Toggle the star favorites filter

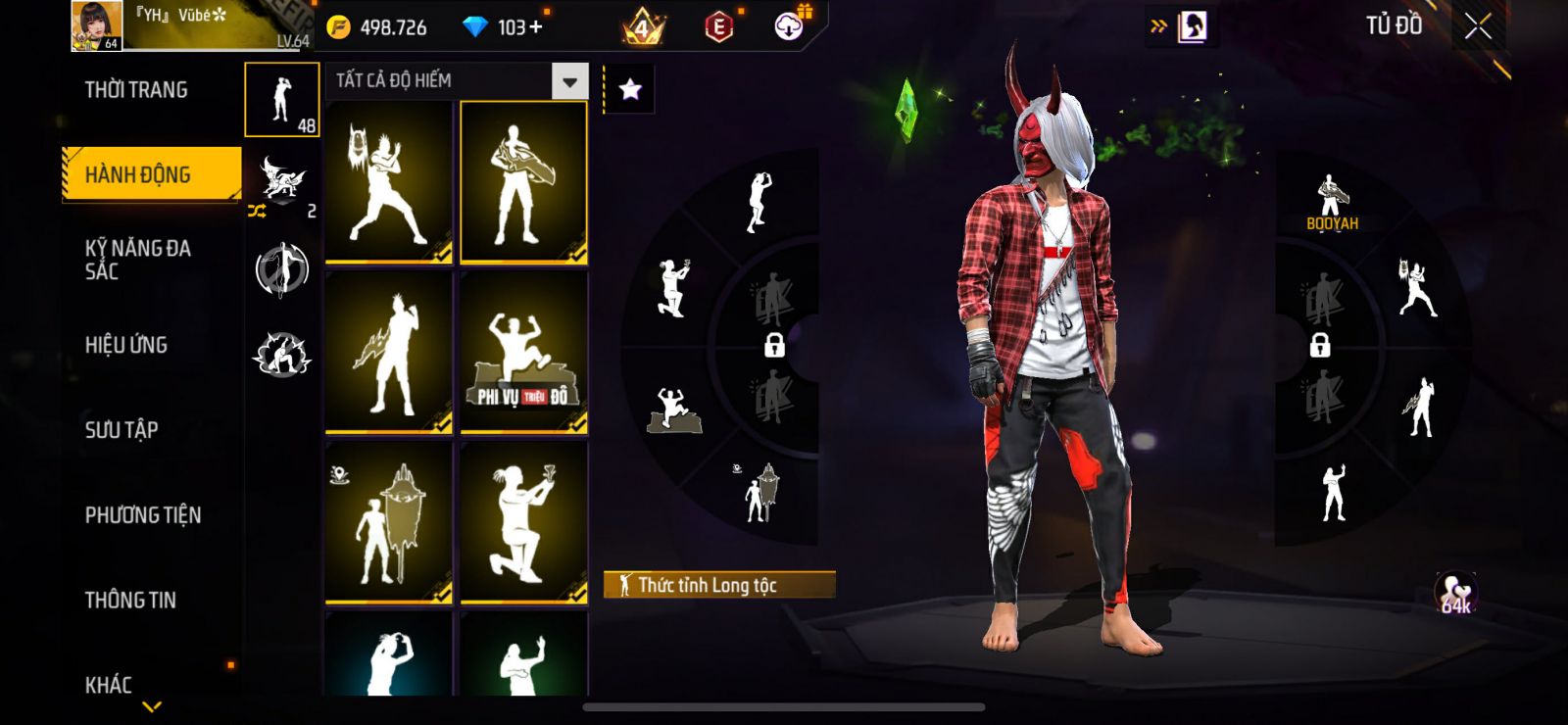(x=630, y=90)
